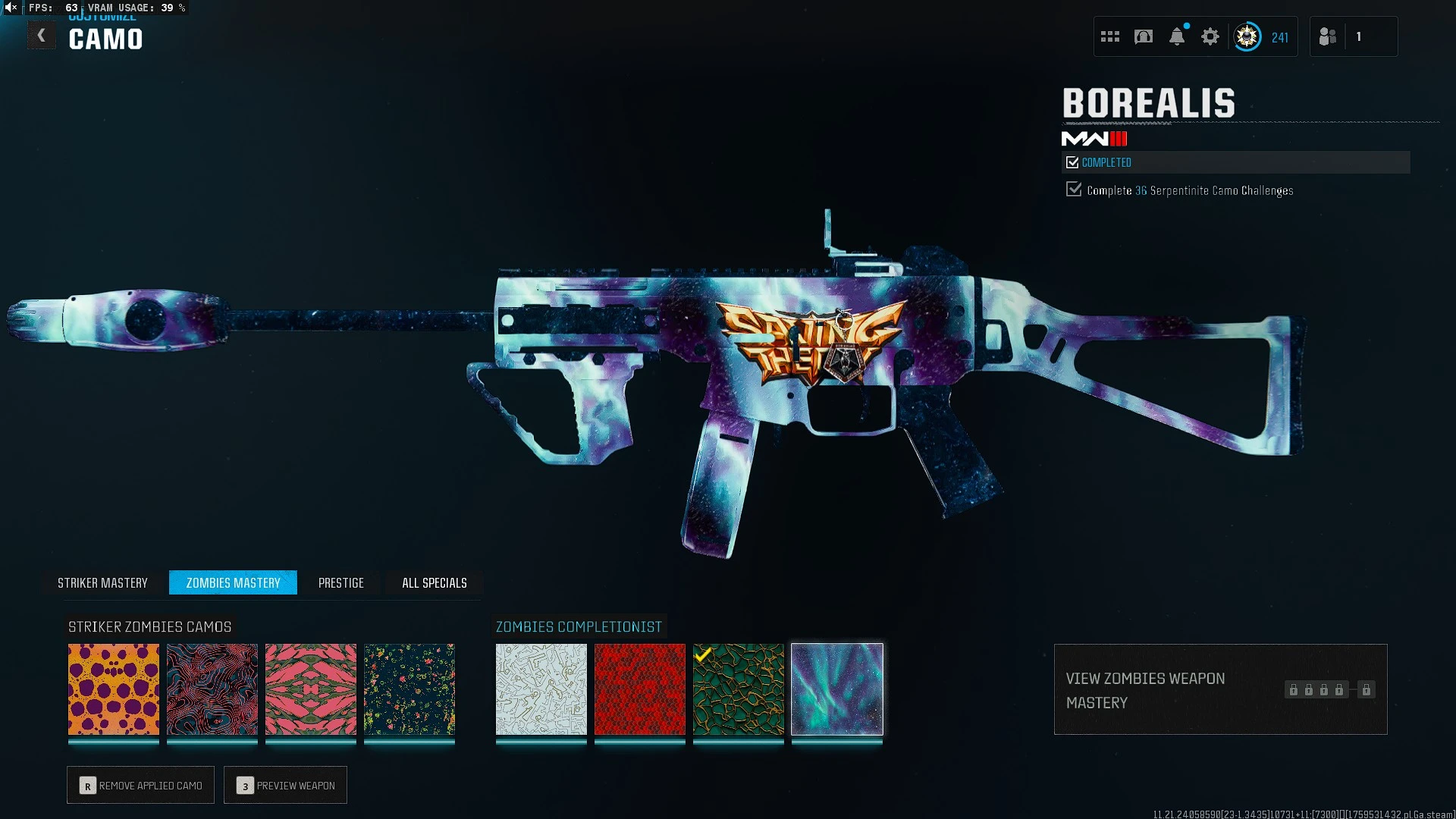
Task: Select the Zombies Mastery tab
Action: click(233, 582)
